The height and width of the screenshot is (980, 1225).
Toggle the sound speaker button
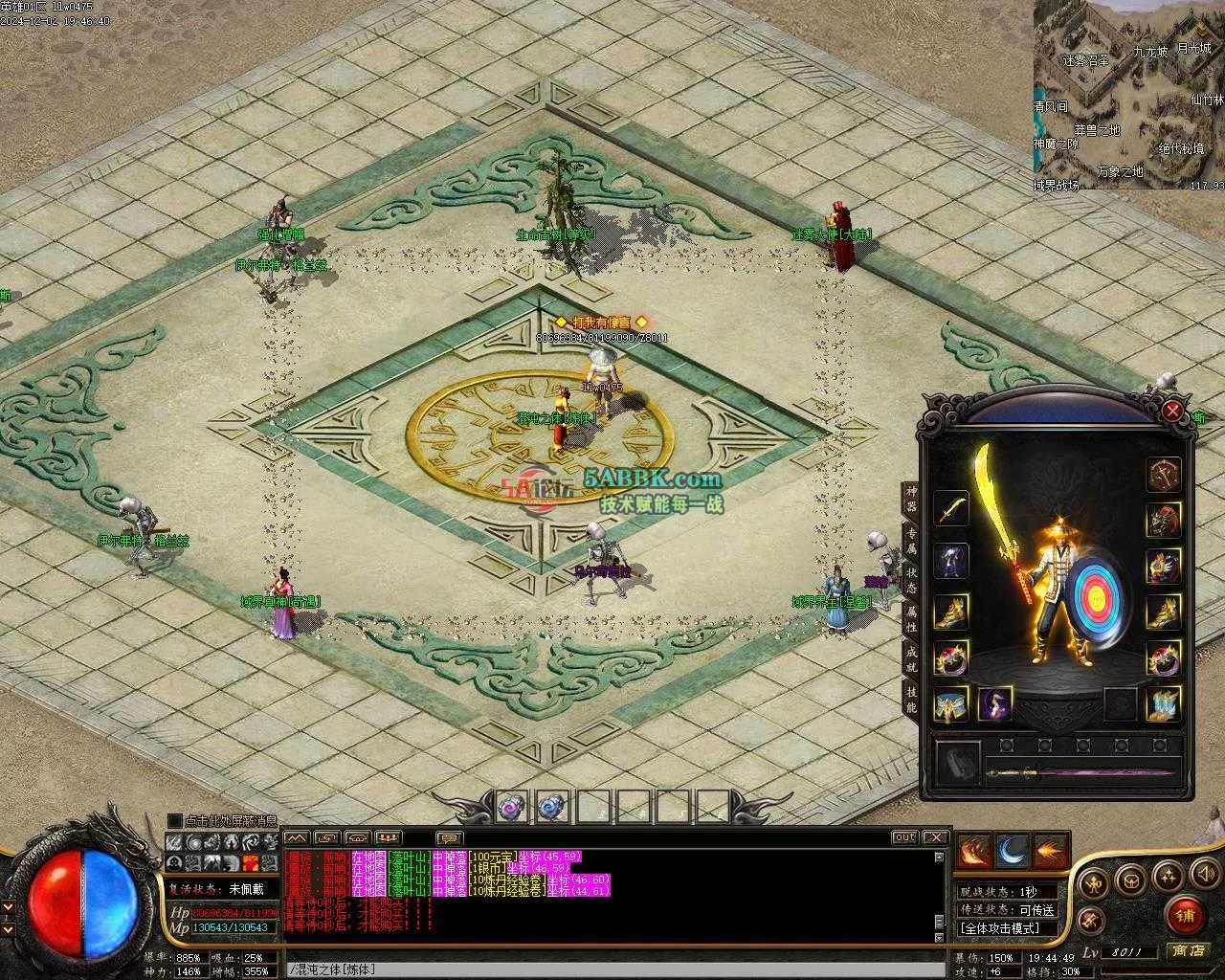pyautogui.click(x=1200, y=873)
